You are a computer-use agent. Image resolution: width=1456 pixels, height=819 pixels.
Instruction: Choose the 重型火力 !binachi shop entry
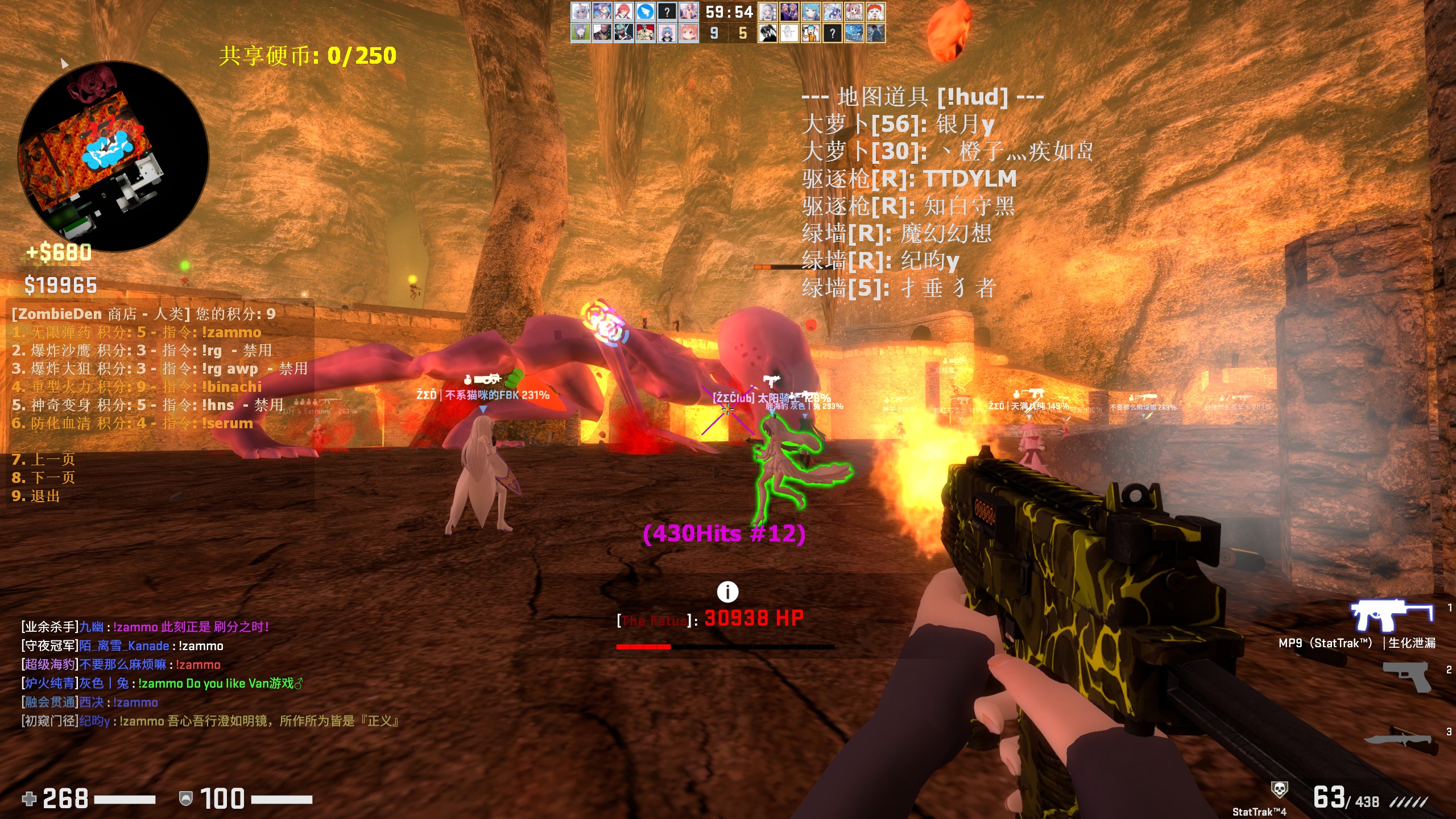point(136,387)
